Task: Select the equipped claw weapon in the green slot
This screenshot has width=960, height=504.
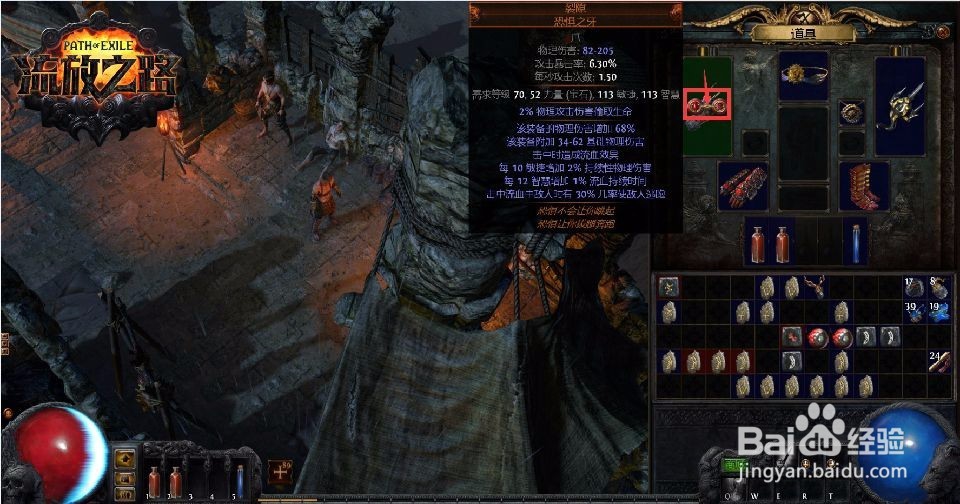Action: pyautogui.click(x=708, y=103)
